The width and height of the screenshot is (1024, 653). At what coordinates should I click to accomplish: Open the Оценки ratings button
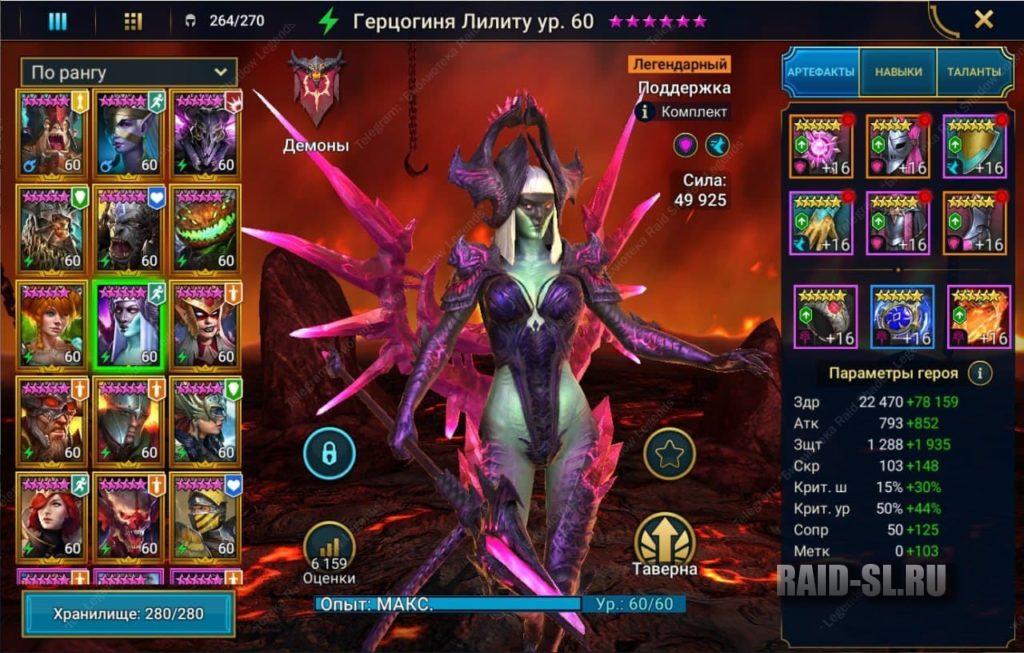click(329, 552)
